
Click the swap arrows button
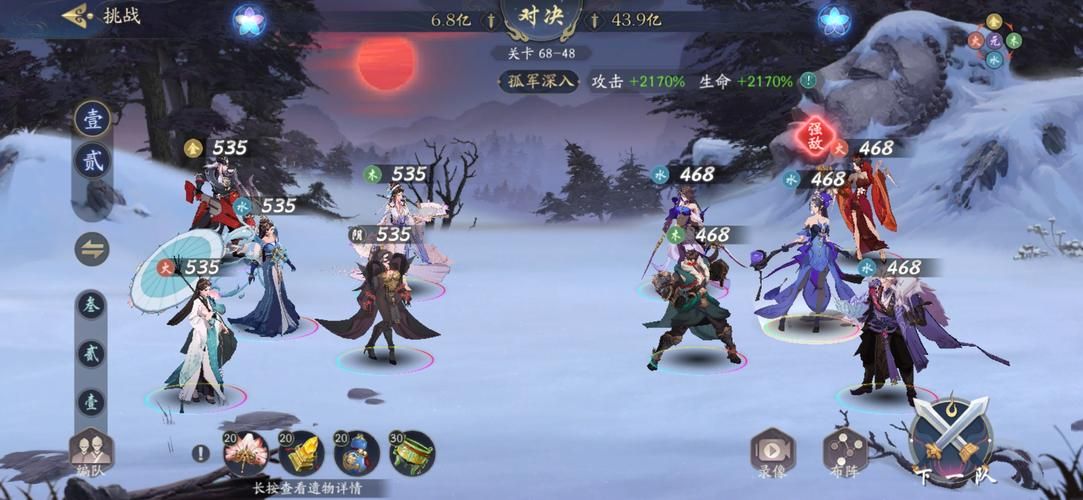pos(92,249)
